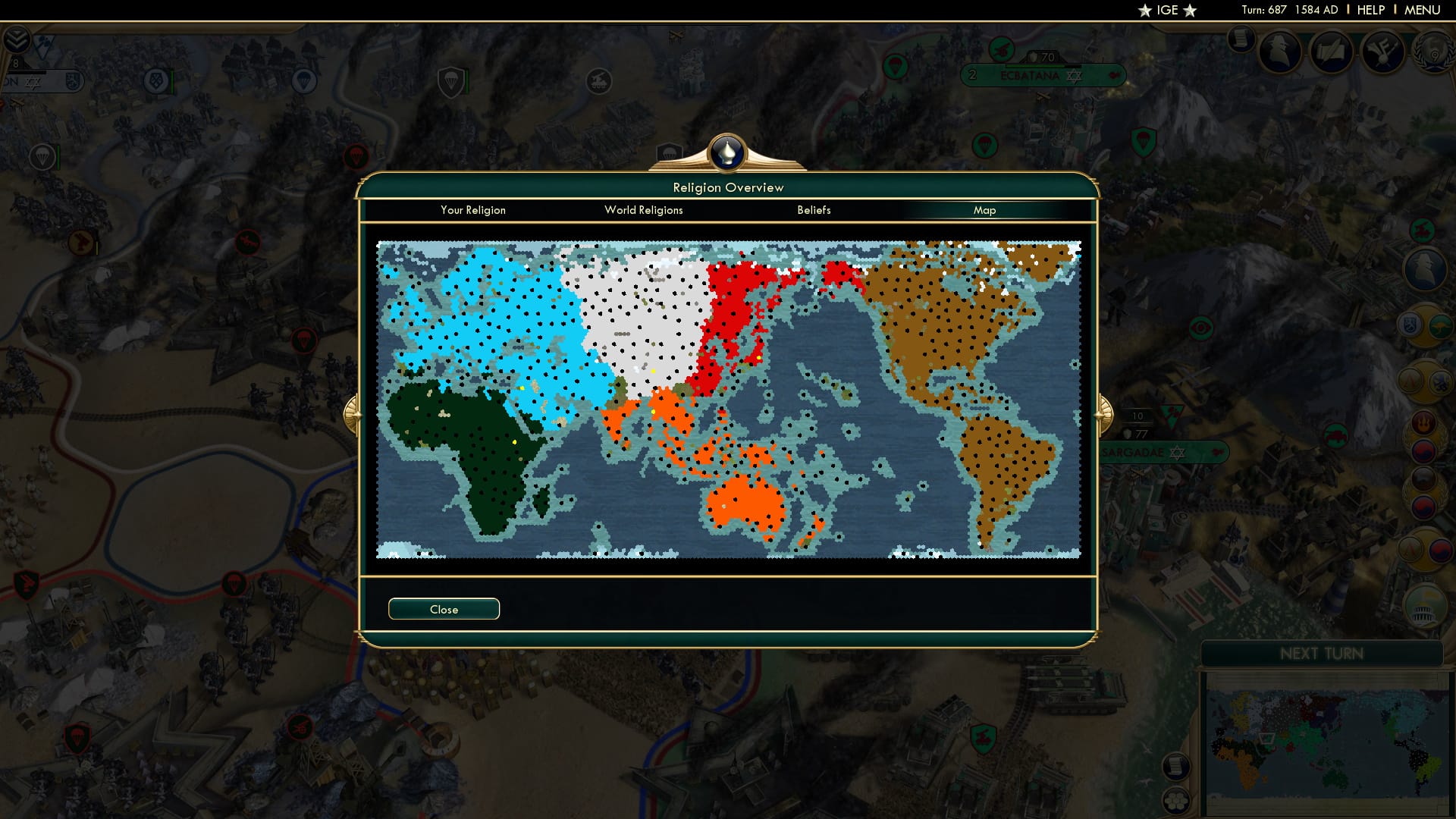View the Beliefs tab
1456x819 pixels.
tap(814, 210)
